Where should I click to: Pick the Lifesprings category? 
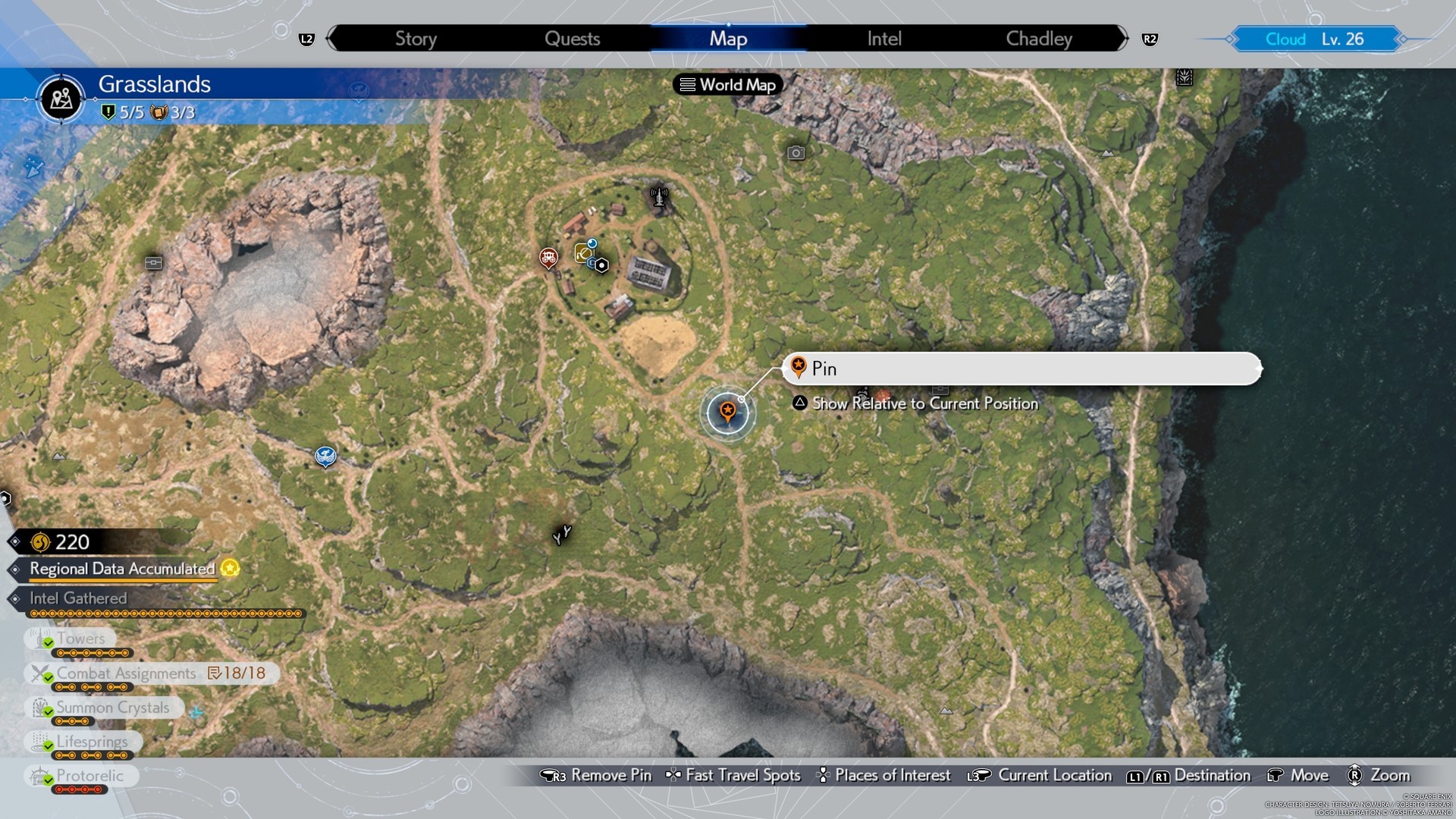click(92, 742)
